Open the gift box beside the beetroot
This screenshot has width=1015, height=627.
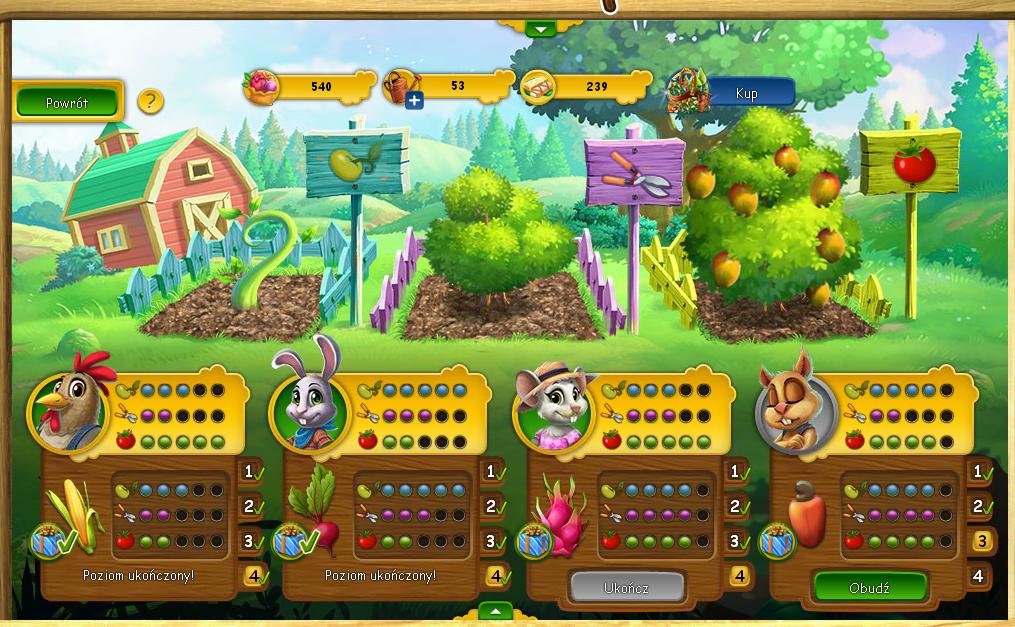[292, 541]
